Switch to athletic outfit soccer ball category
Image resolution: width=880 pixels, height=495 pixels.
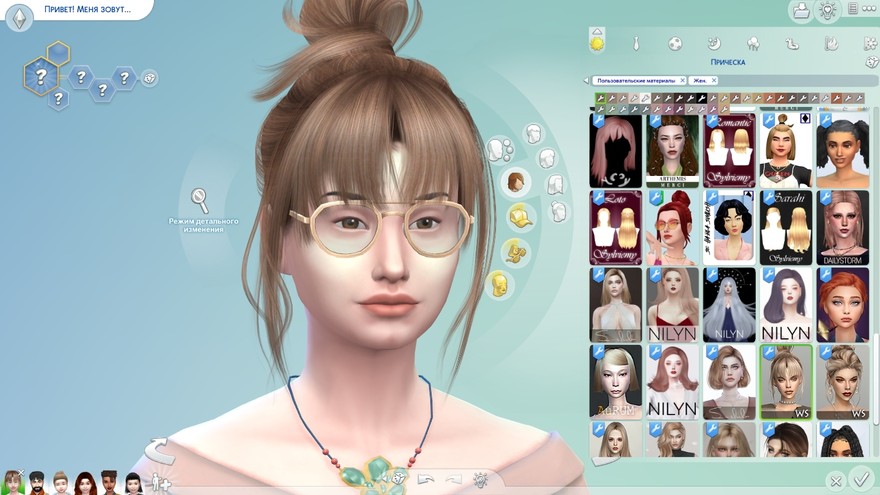click(675, 44)
